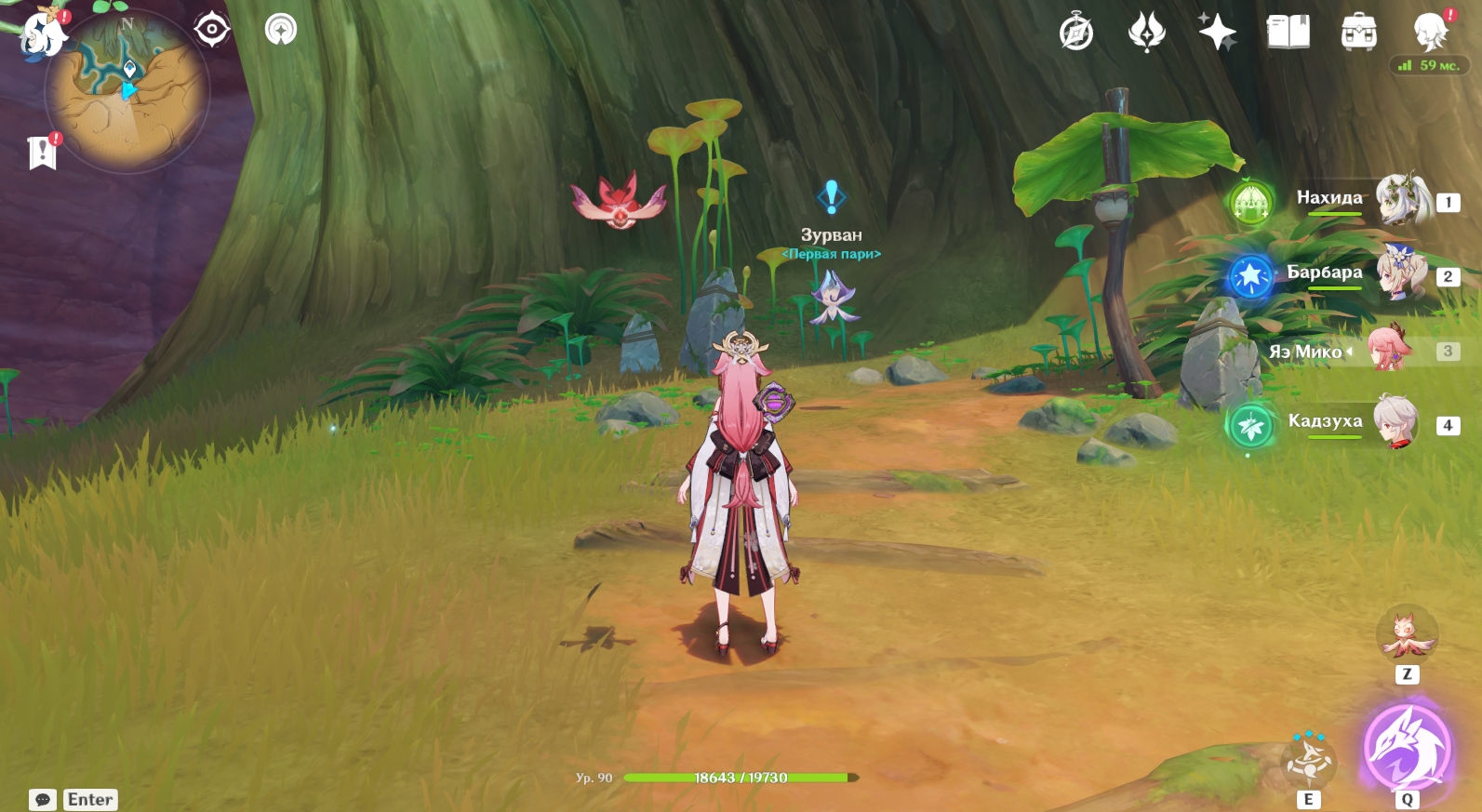Open the quest navigation icon
The image size is (1482, 812).
[x=280, y=30]
